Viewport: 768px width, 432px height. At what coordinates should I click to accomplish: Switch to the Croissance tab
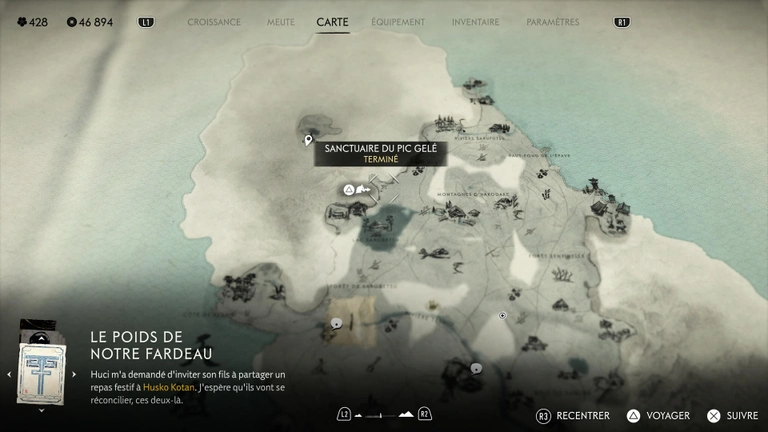214,22
